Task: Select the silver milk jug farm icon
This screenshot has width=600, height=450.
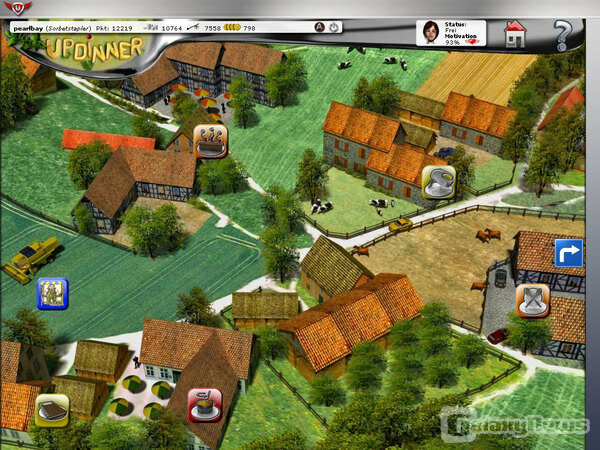Action: tap(439, 181)
